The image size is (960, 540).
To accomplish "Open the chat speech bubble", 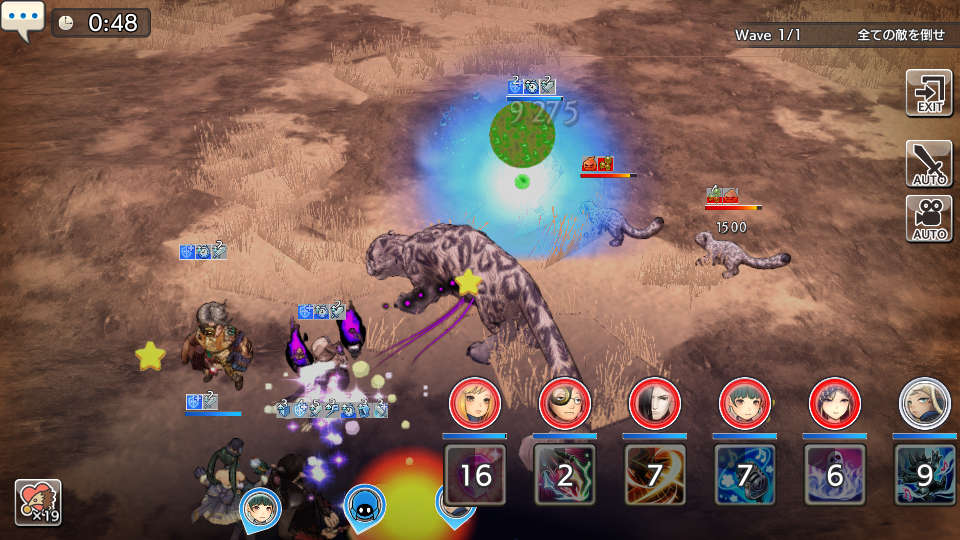I will (22, 21).
